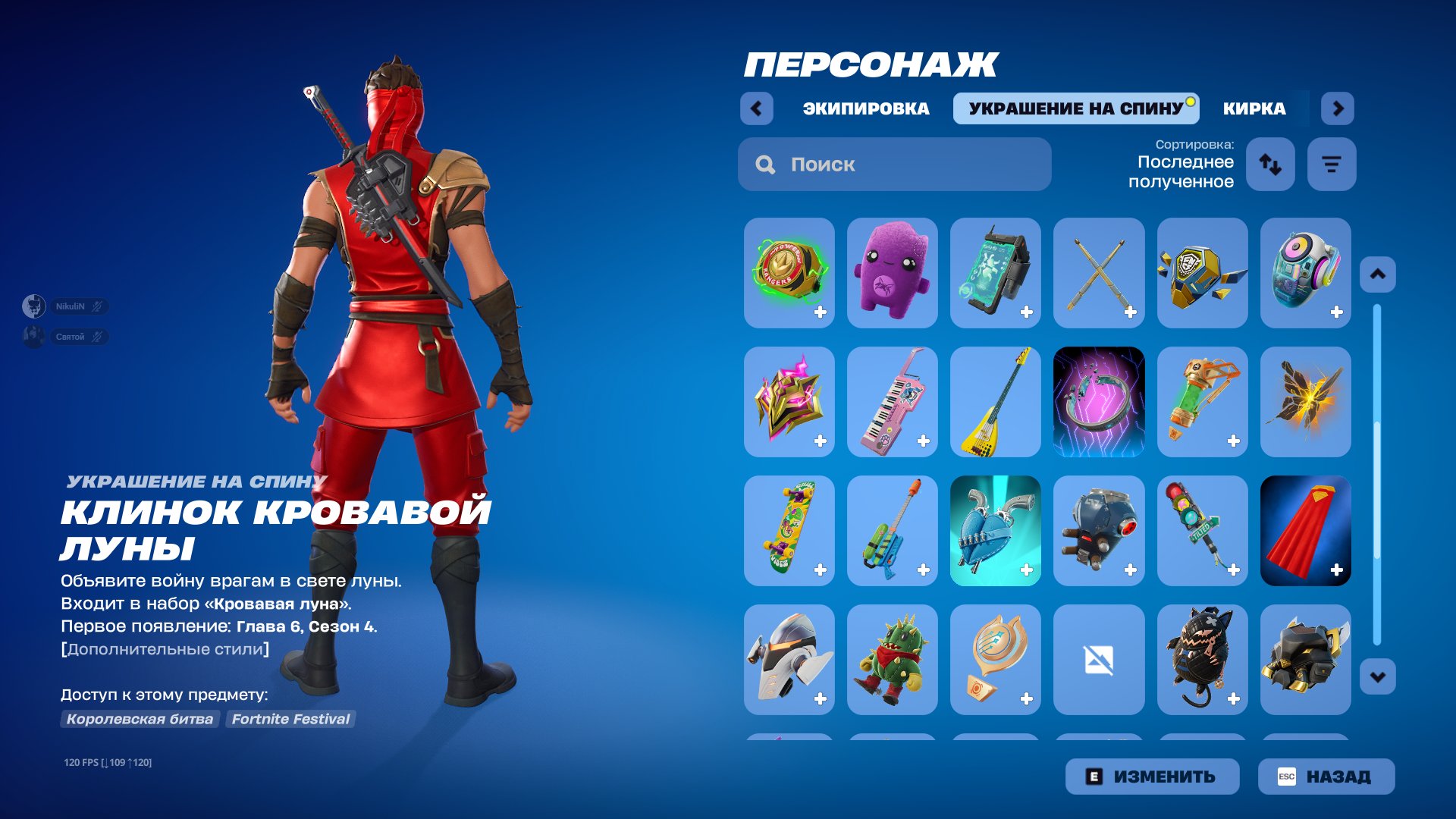
Task: Select the yellow guitar back bling
Action: click(x=996, y=402)
